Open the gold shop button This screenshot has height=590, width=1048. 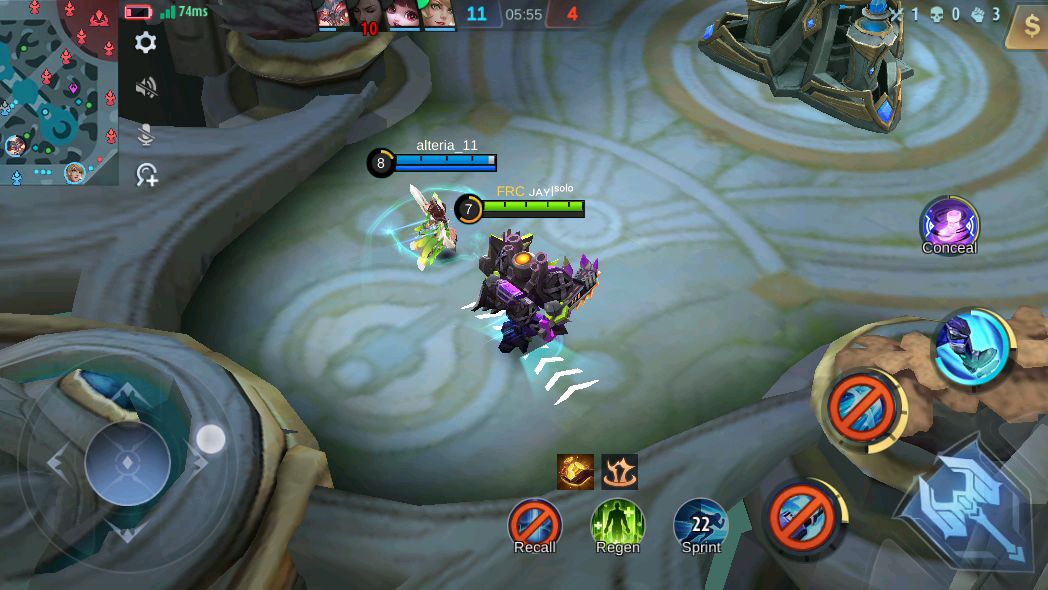(x=1027, y=26)
